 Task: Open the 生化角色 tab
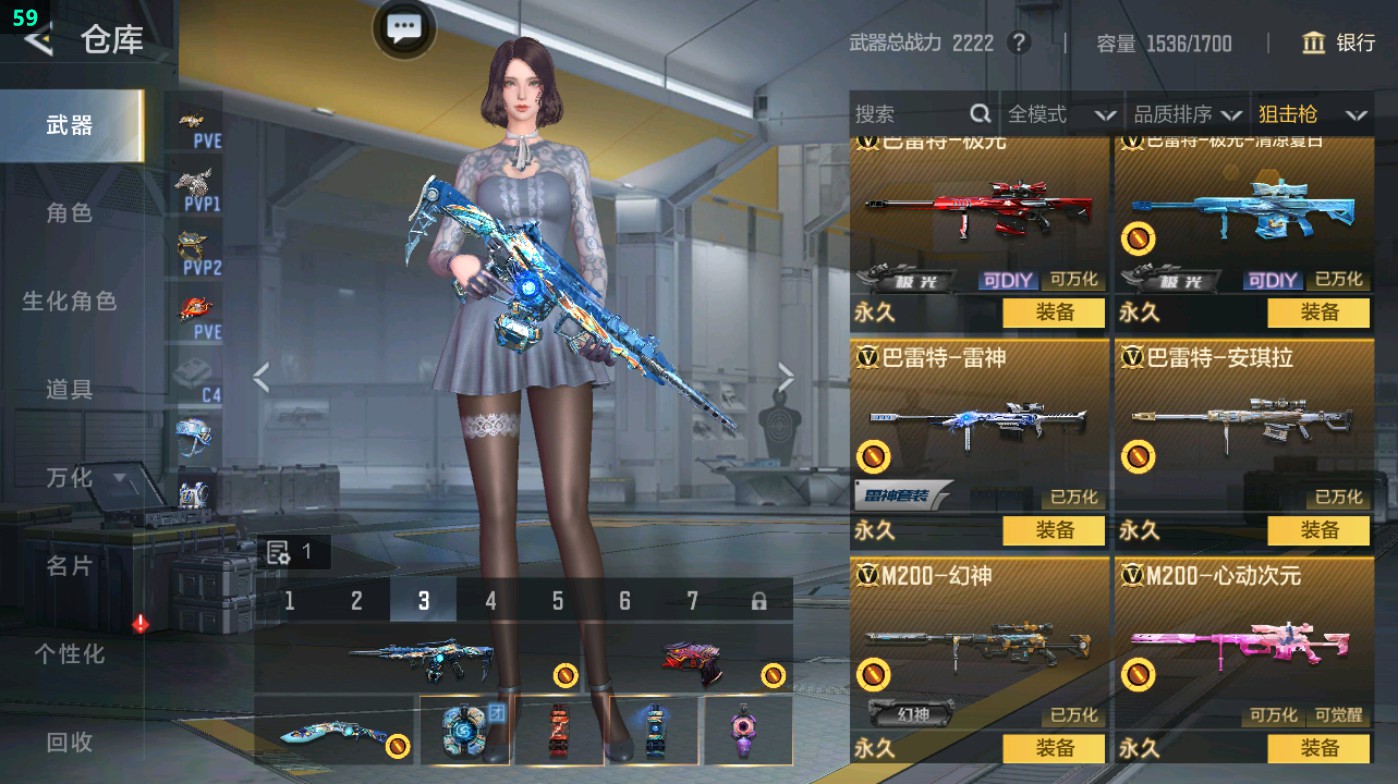coord(69,301)
